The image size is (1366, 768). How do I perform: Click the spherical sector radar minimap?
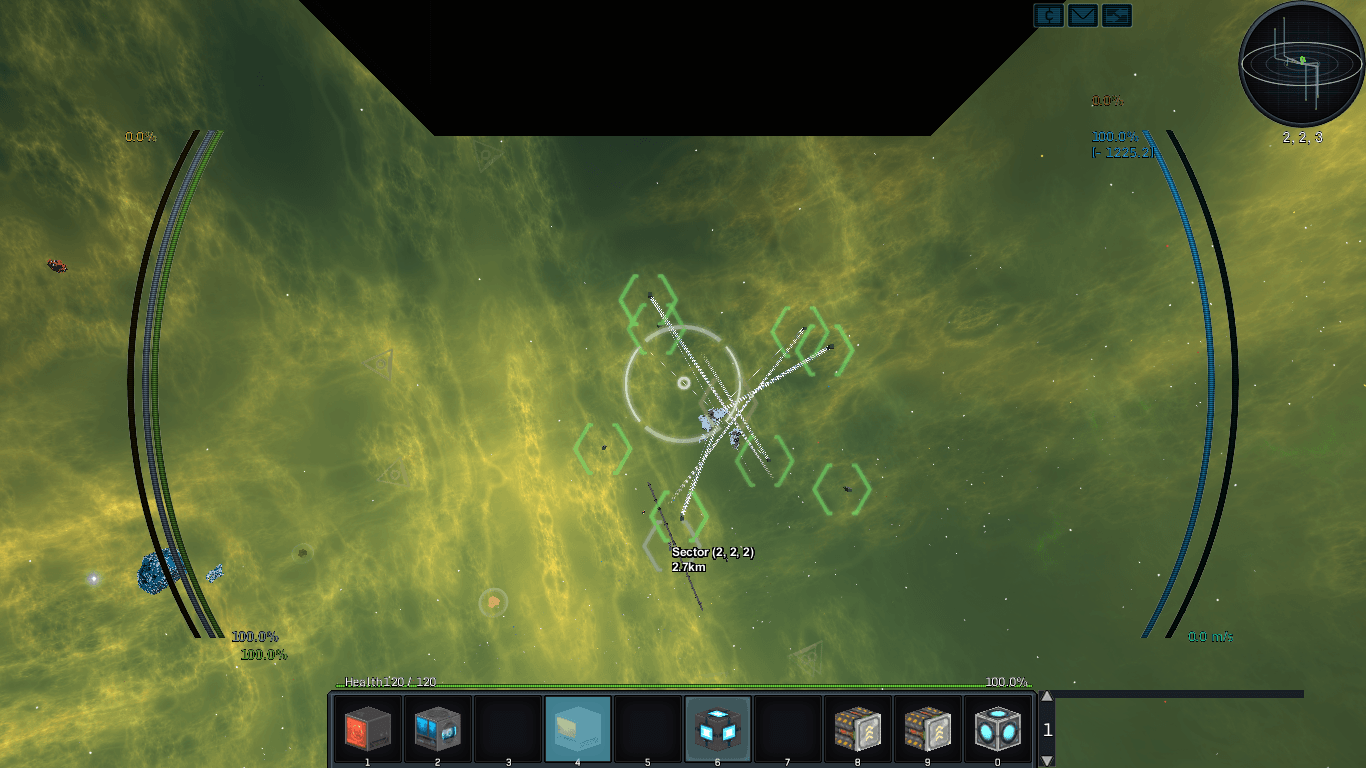(1302, 64)
